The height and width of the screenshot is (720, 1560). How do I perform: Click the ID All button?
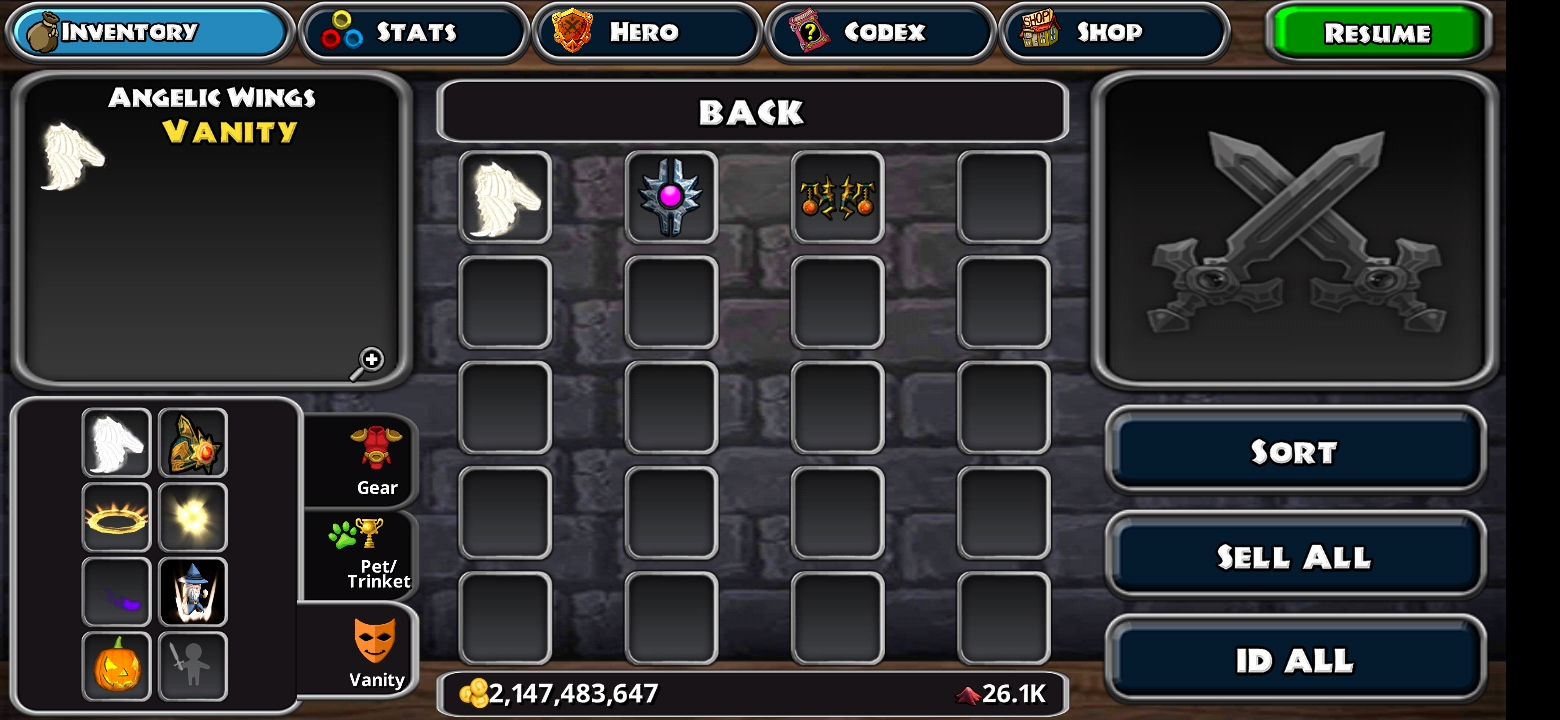[x=1294, y=660]
